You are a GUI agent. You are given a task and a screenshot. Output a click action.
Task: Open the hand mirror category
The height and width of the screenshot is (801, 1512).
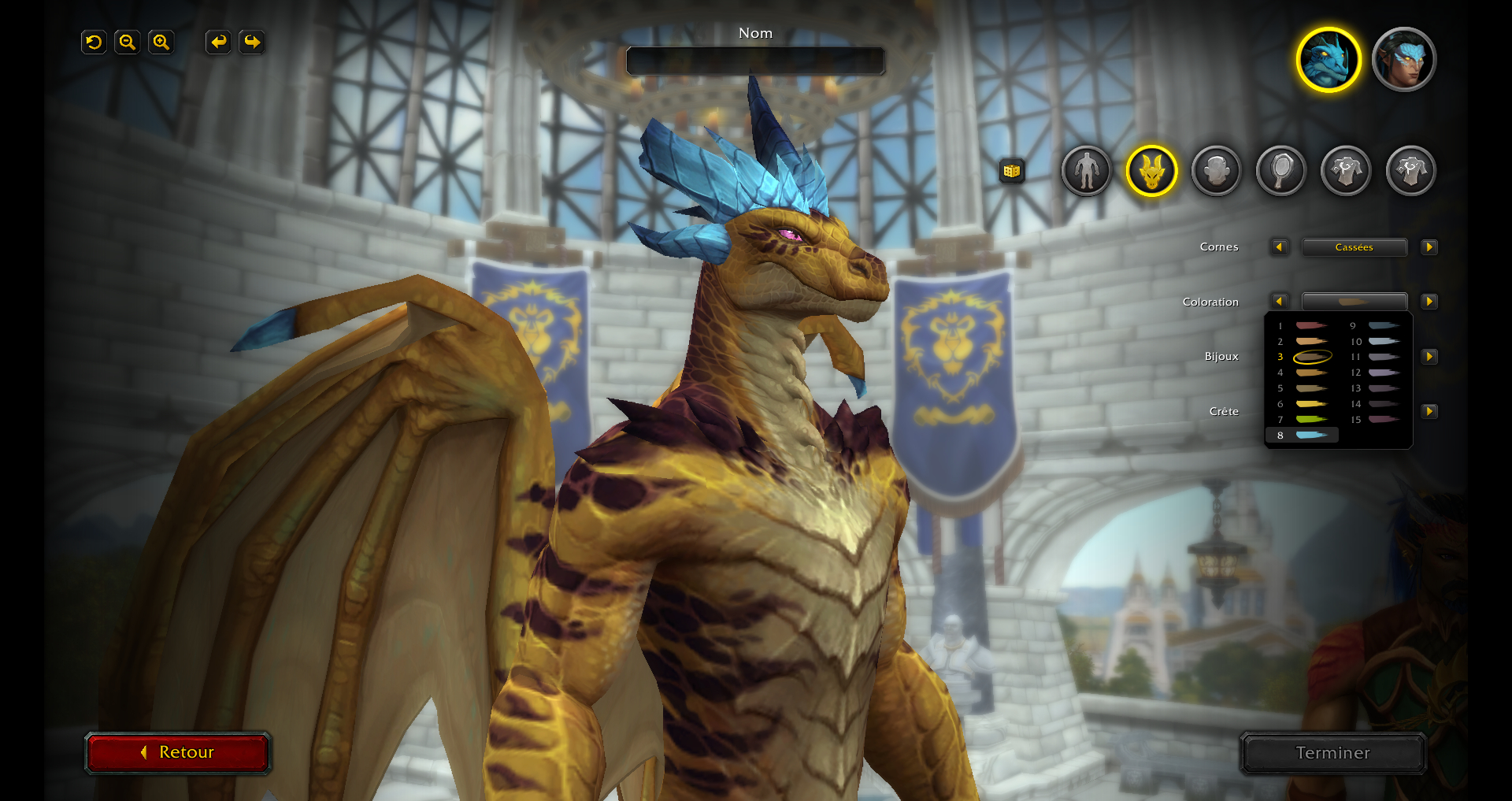(x=1281, y=170)
